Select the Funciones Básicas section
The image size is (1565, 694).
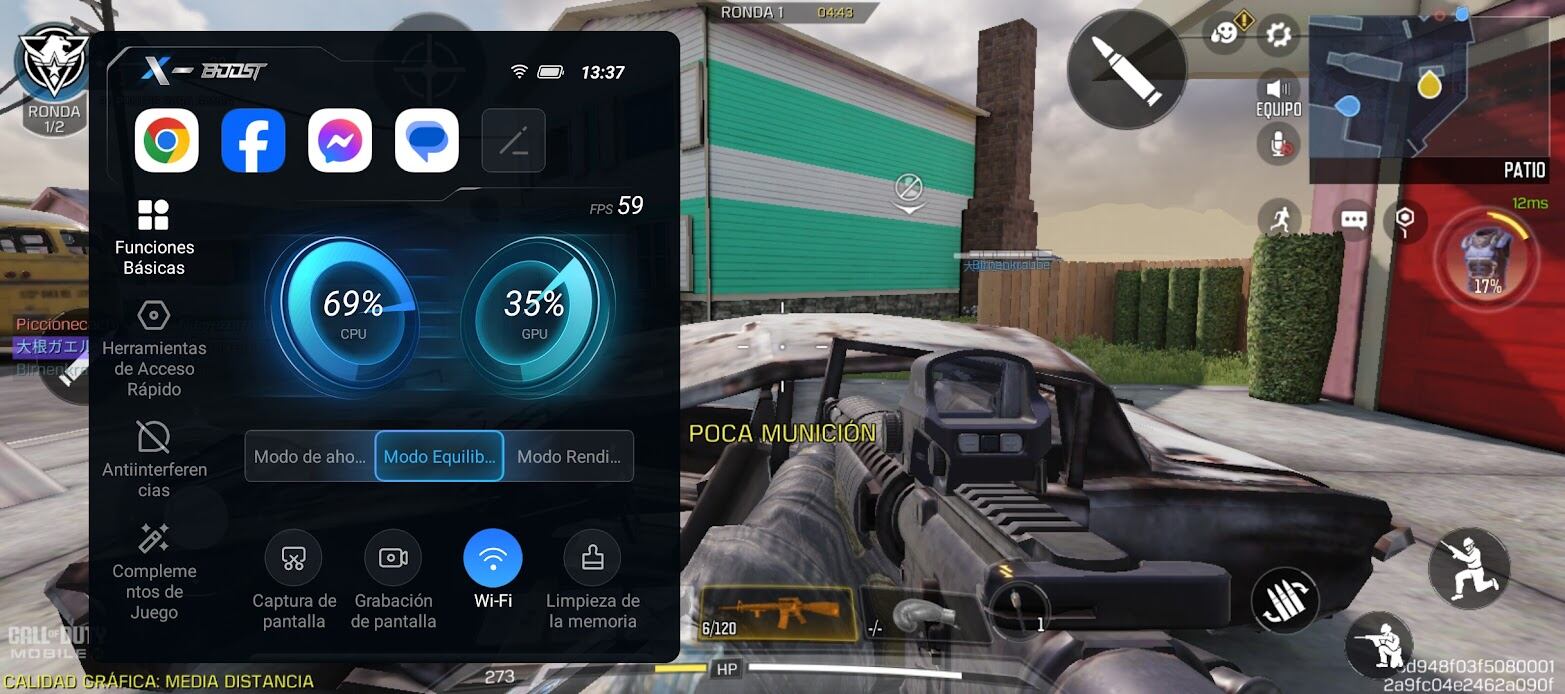pyautogui.click(x=154, y=237)
